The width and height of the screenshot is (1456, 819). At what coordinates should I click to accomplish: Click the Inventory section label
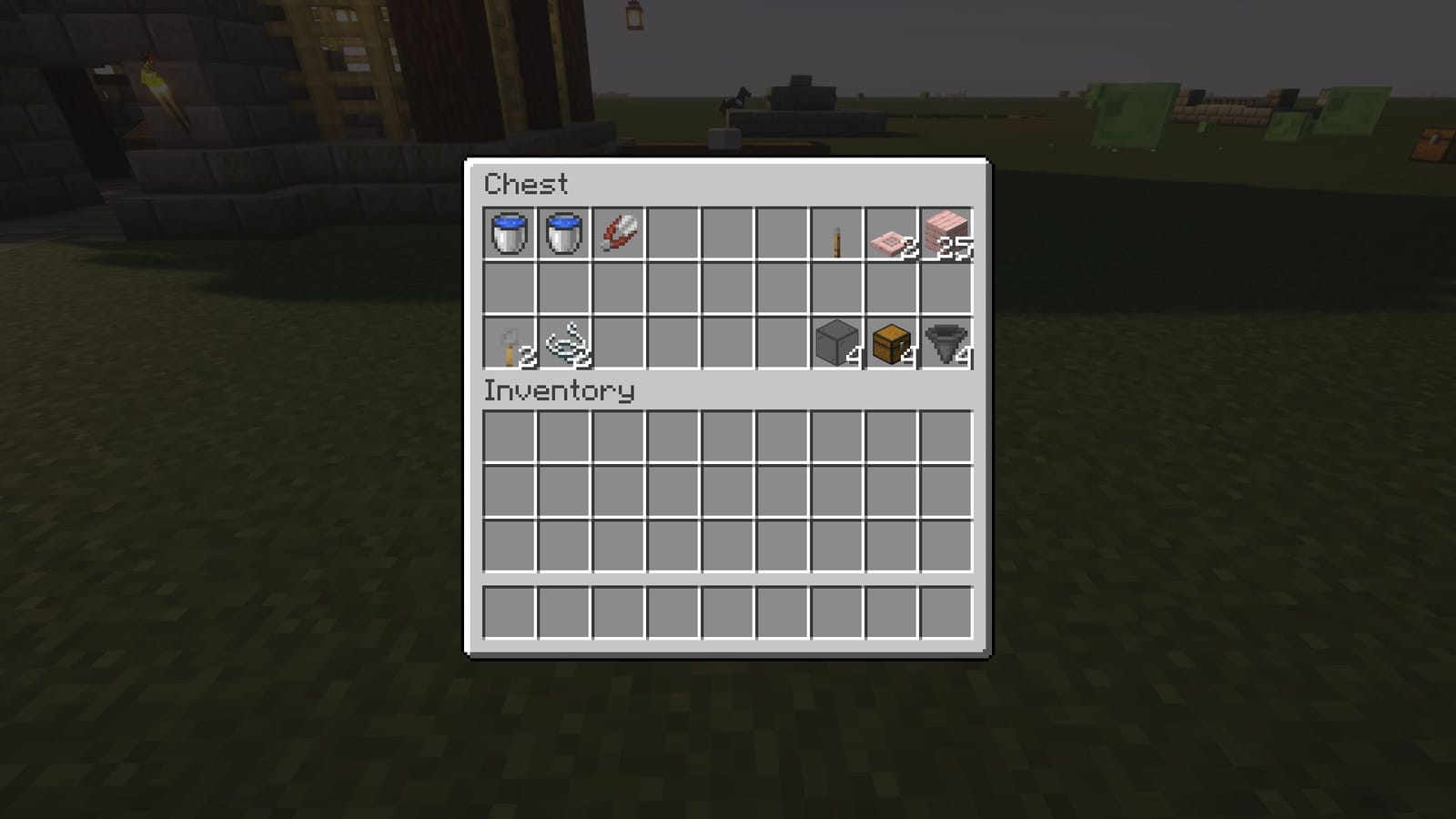click(x=557, y=391)
